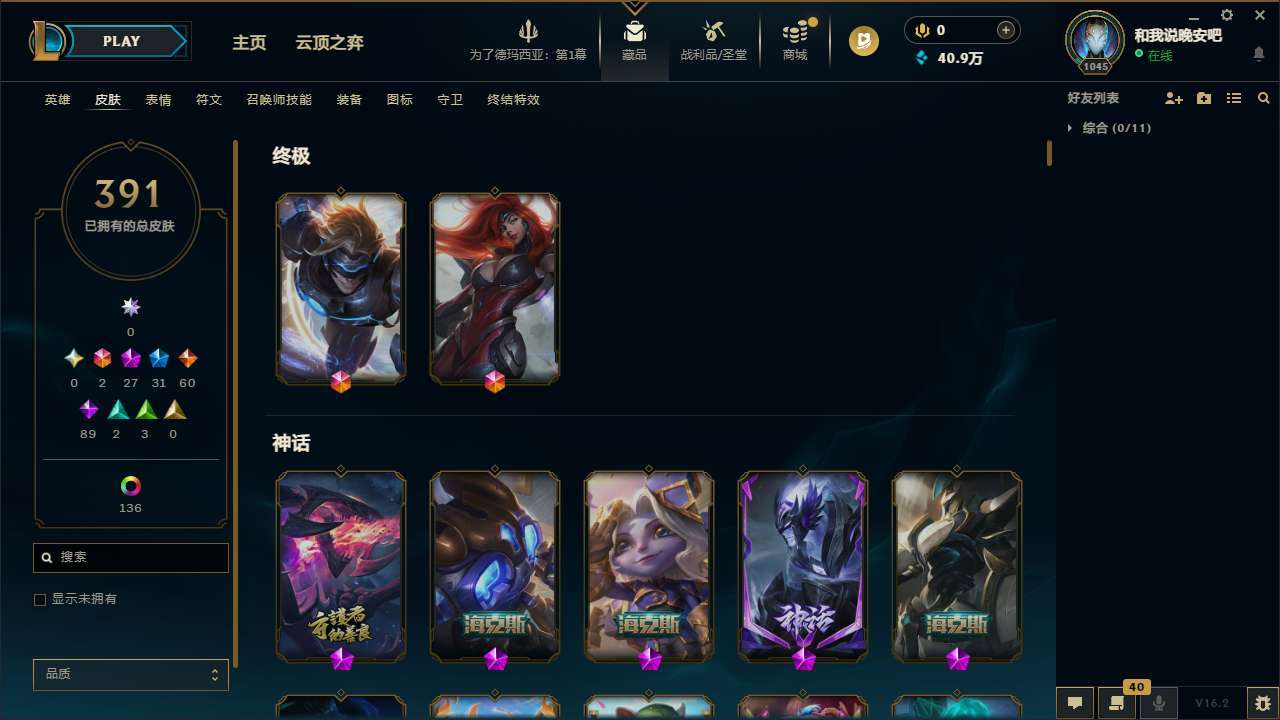Switch to the 表情 tab
Viewport: 1280px width, 720px height.
pyautogui.click(x=157, y=100)
